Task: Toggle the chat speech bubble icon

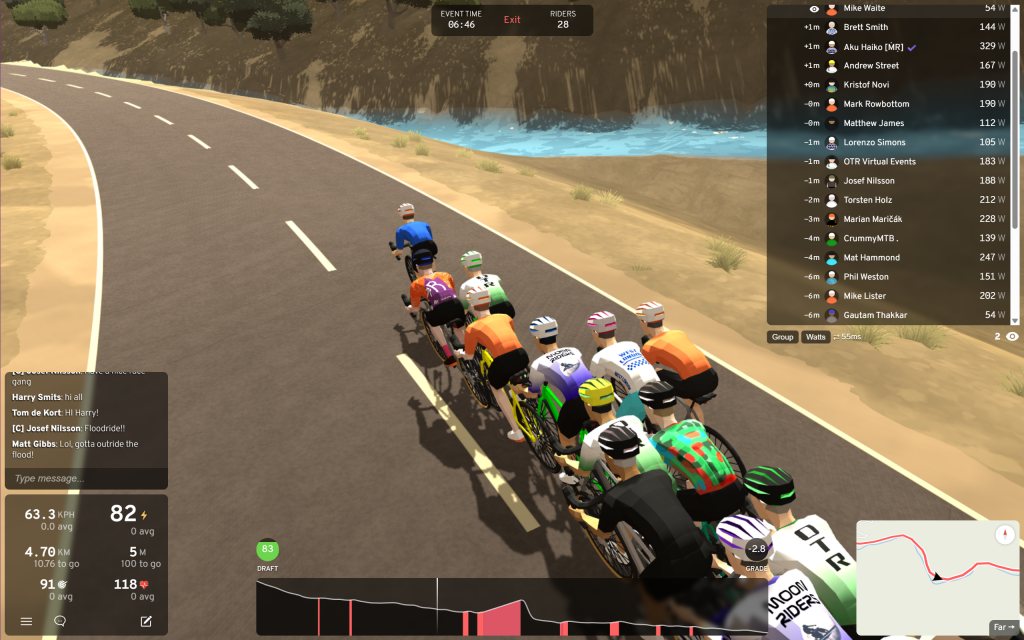Action: tap(60, 621)
